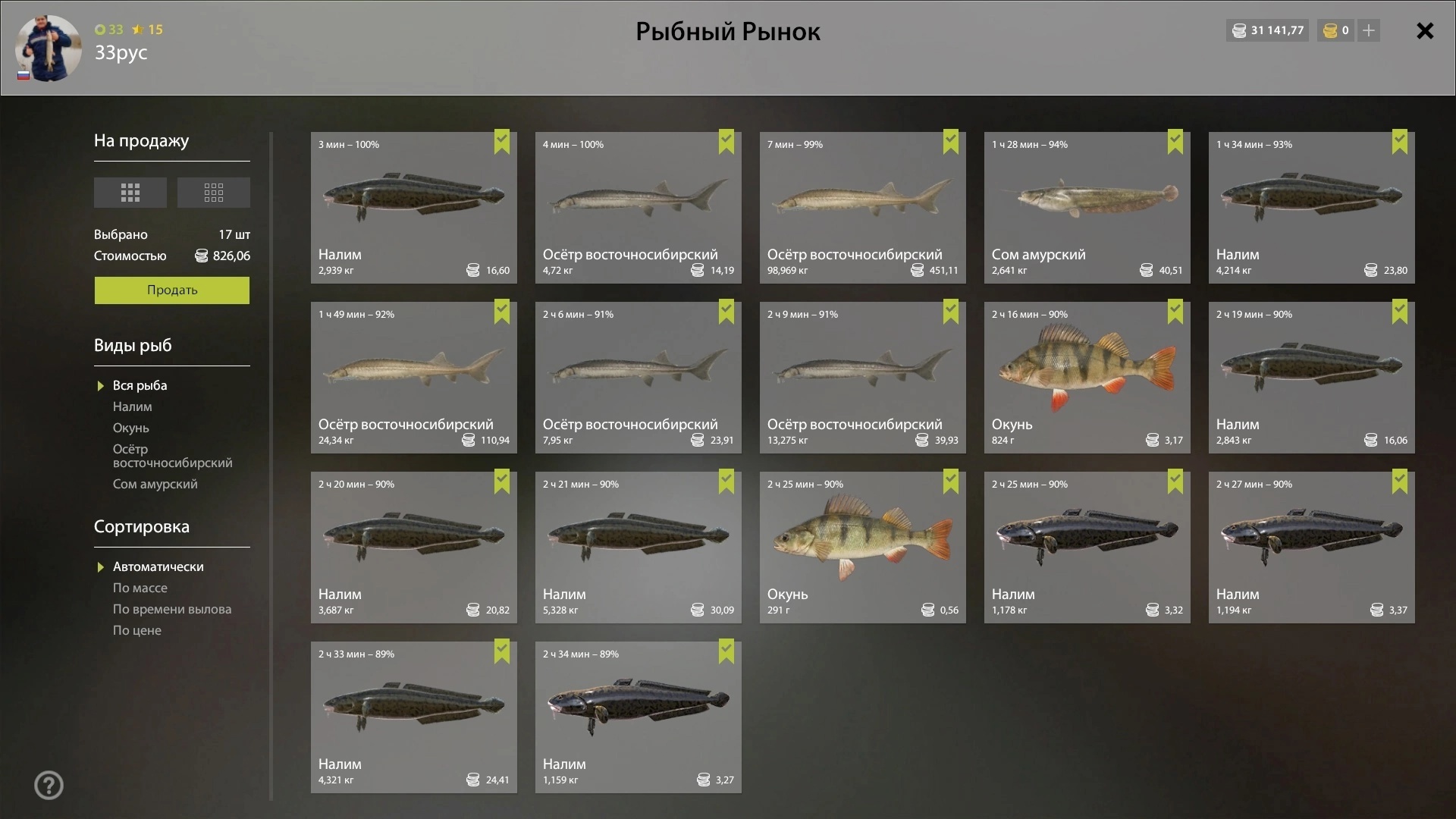This screenshot has height=819, width=1456.
Task: Open the help question mark icon
Action: [x=49, y=786]
